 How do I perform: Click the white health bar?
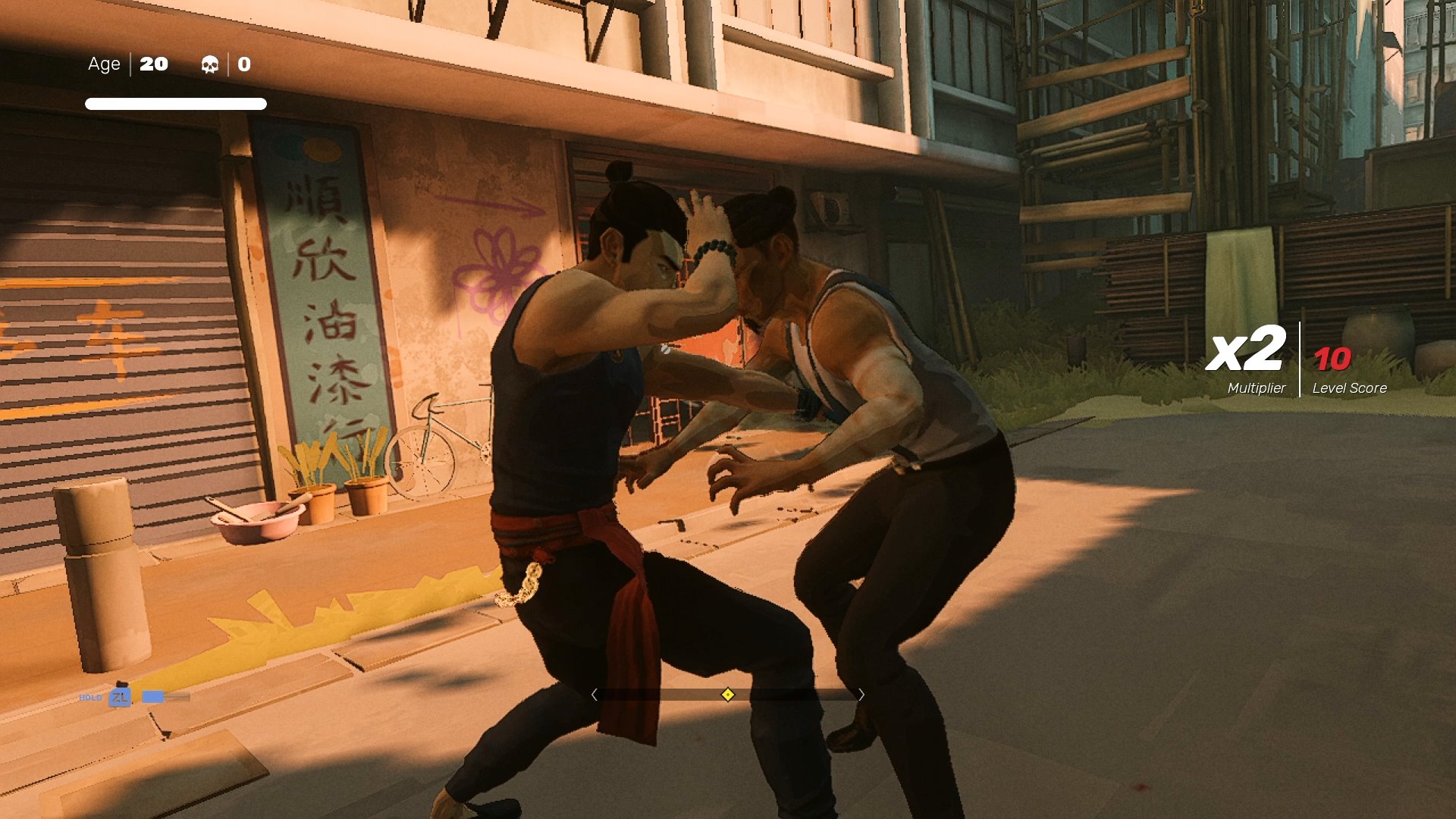[176, 102]
